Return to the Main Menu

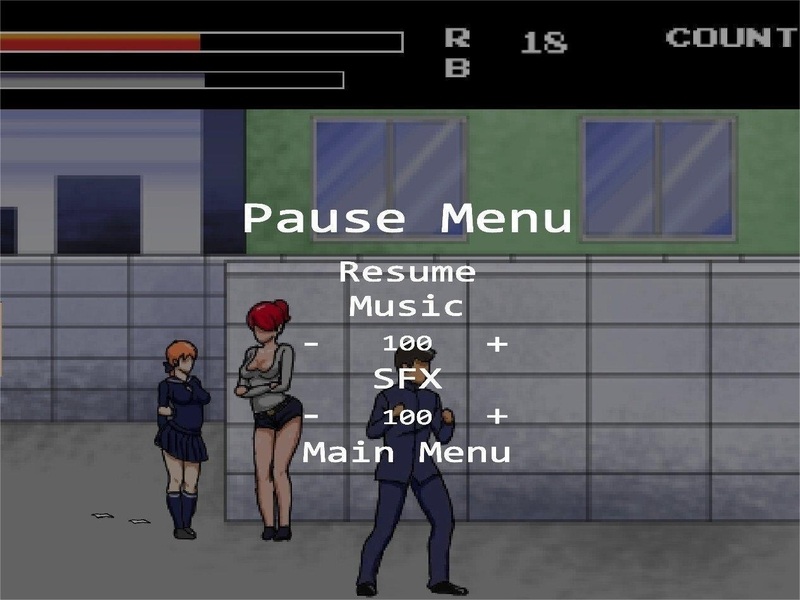[x=407, y=452]
